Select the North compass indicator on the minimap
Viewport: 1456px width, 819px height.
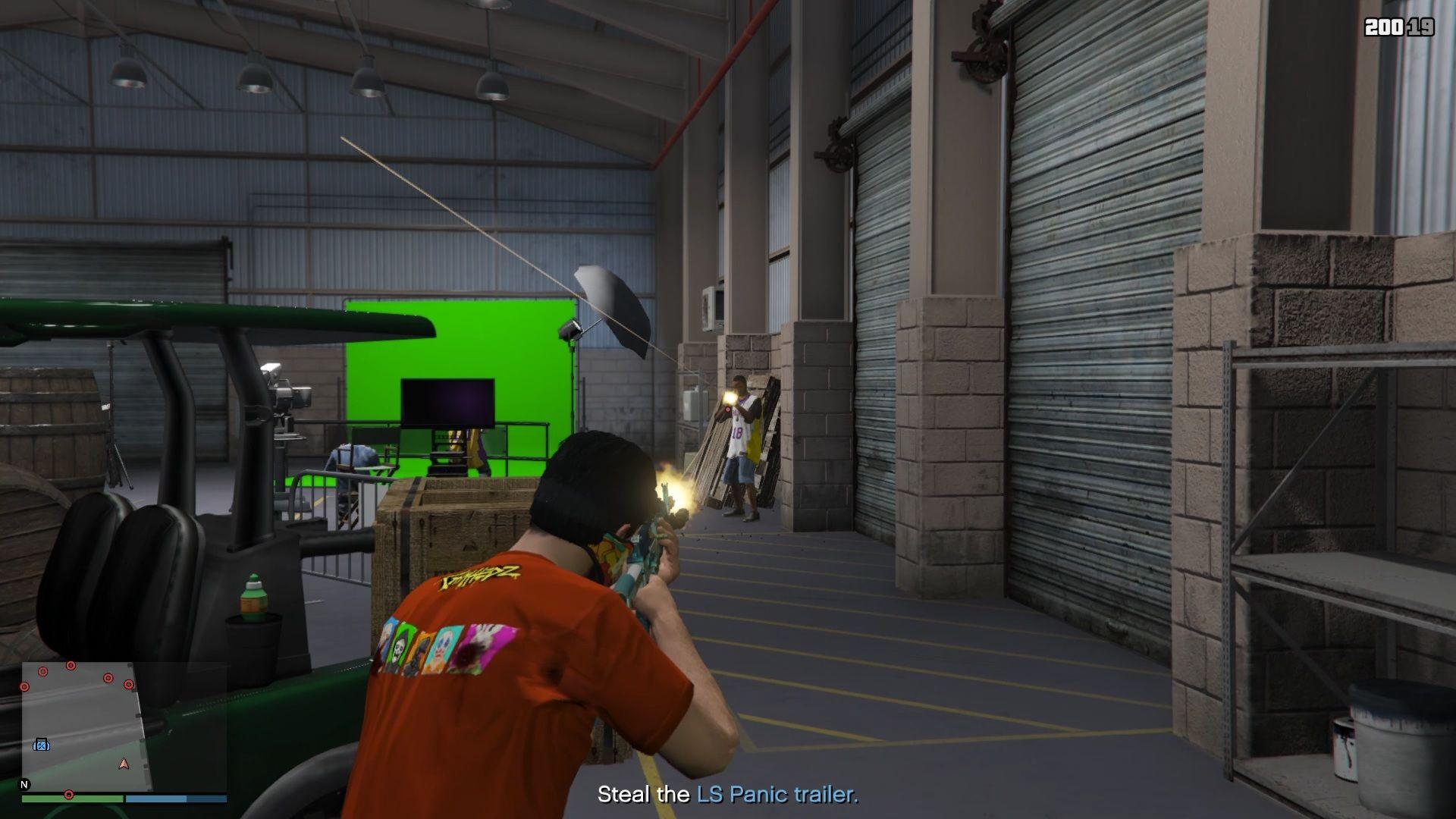coord(25,783)
